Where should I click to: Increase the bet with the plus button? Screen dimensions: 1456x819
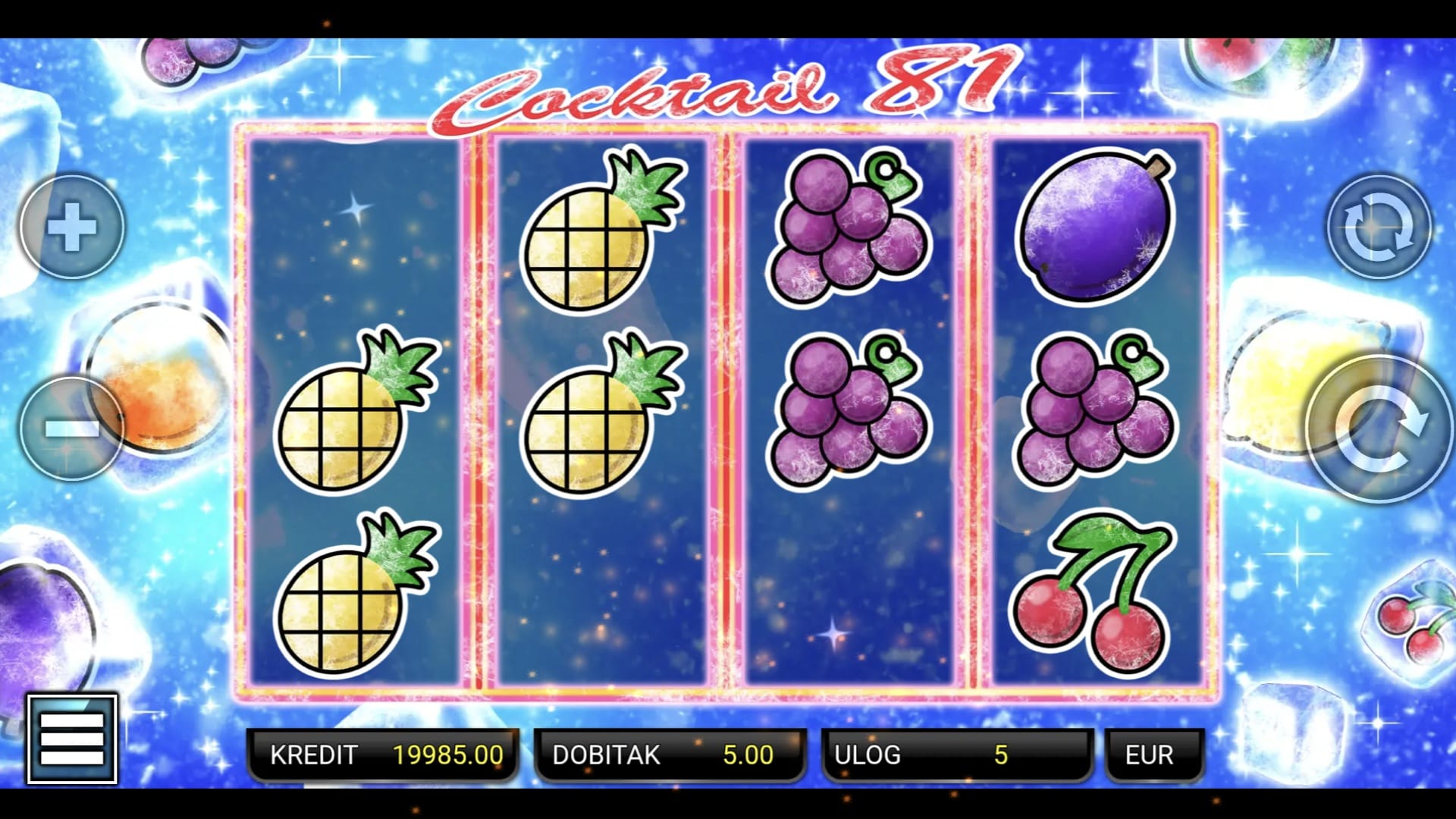coord(72,227)
